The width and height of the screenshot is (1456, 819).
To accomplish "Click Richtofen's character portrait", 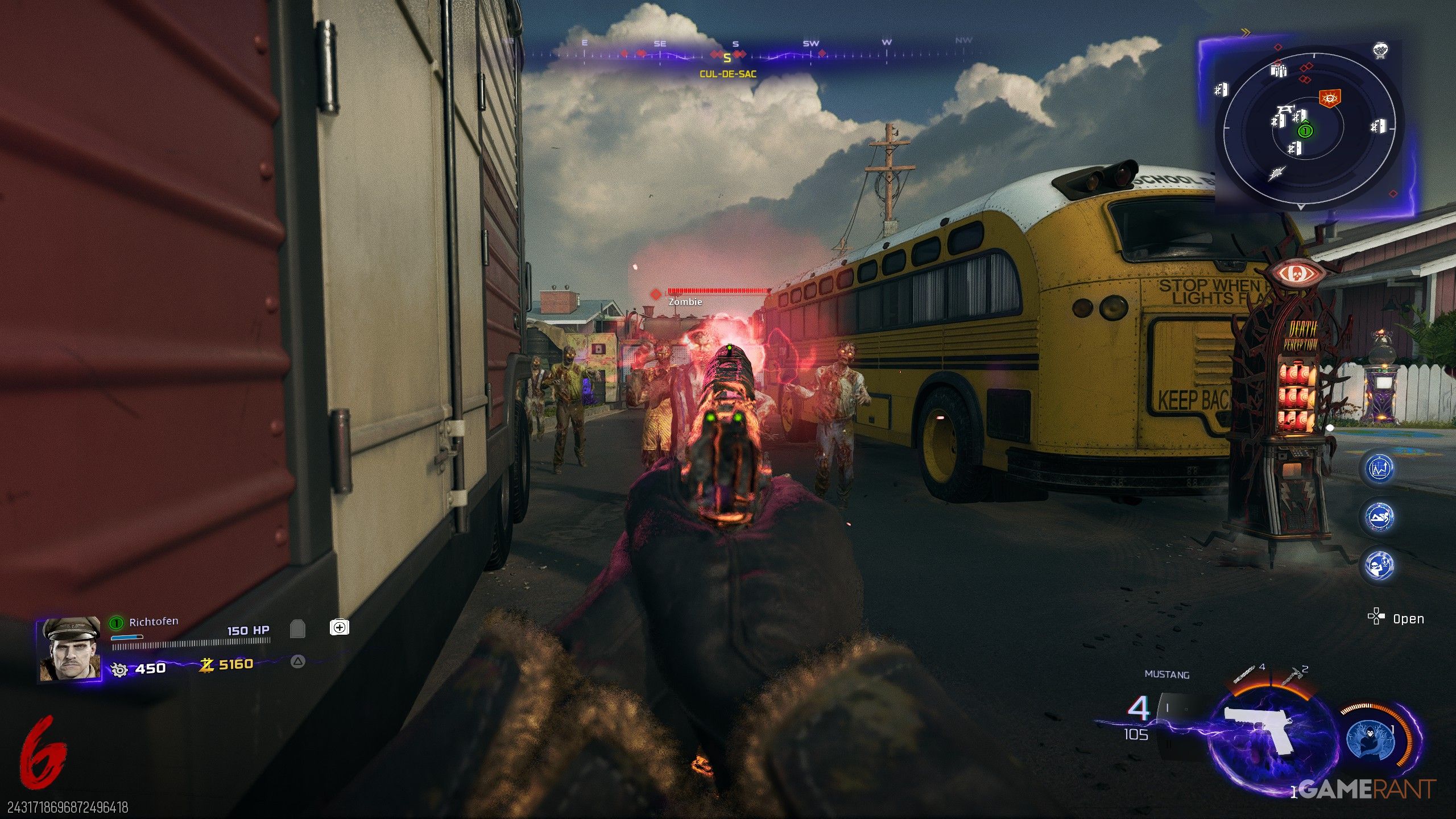I will tap(69, 650).
